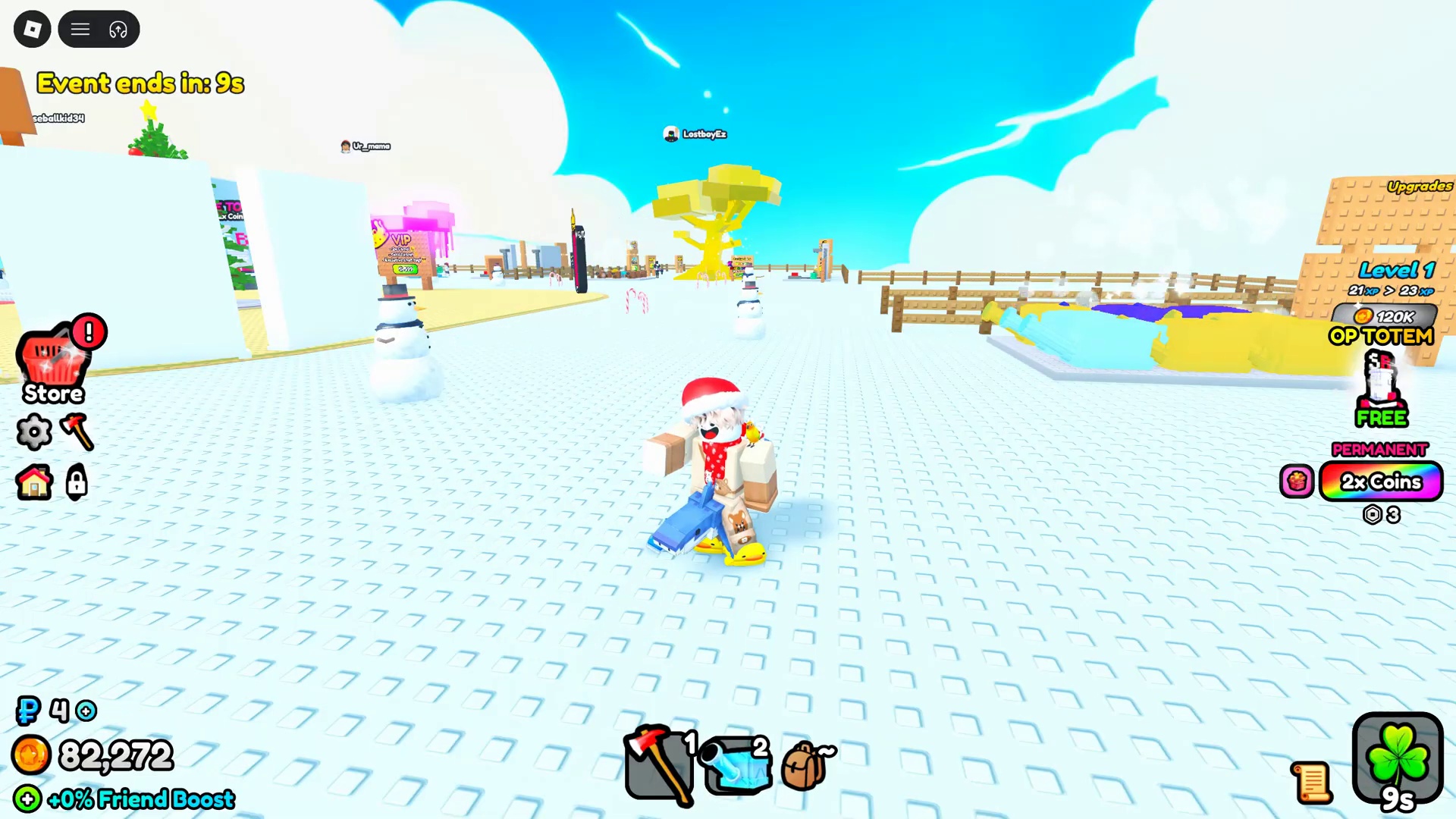Click the cupcake icon next to 2x Coins
1456x819 pixels.
[1297, 482]
